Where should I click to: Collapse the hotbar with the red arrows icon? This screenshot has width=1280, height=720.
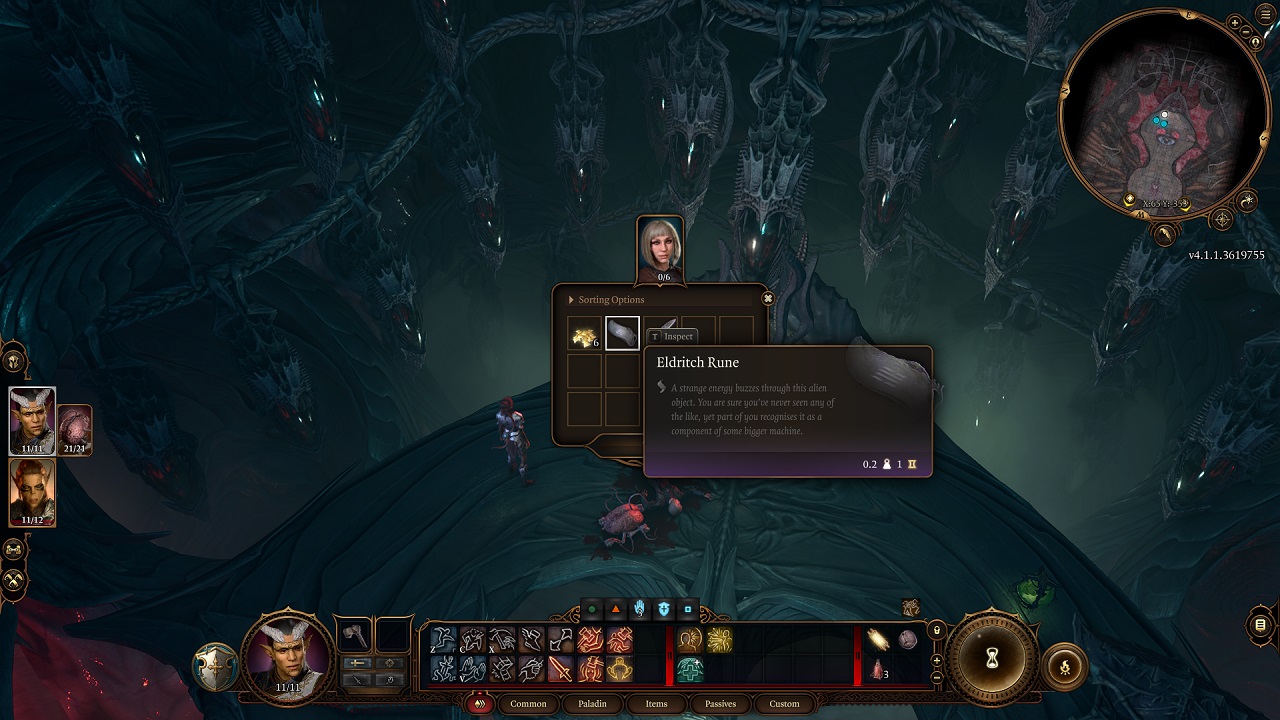click(481, 703)
